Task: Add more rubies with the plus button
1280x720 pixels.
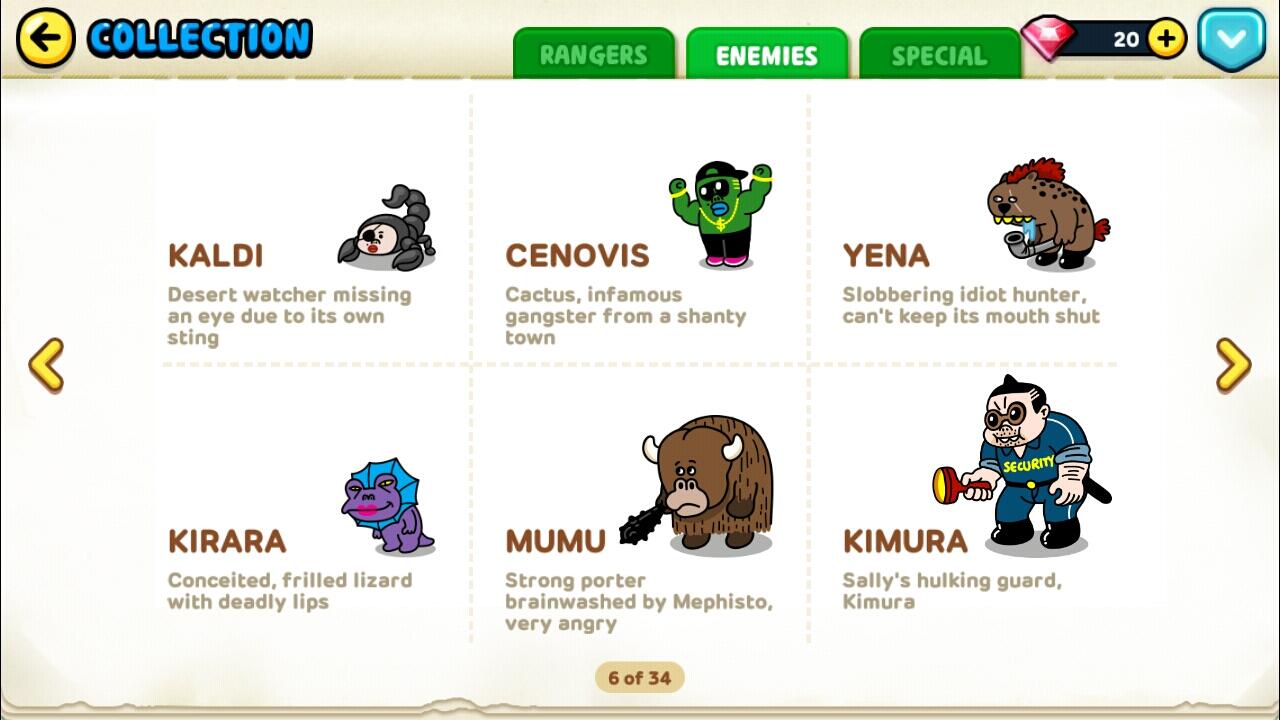Action: tap(1166, 39)
